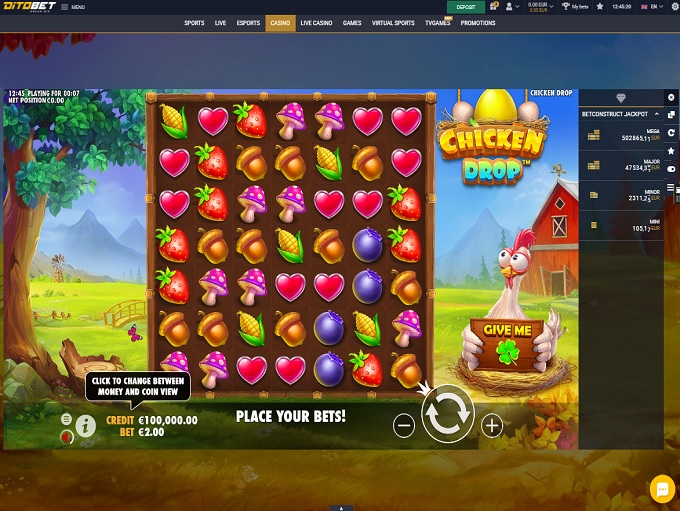680x511 pixels.
Task: Increase the bet with the plus button
Action: (492, 425)
